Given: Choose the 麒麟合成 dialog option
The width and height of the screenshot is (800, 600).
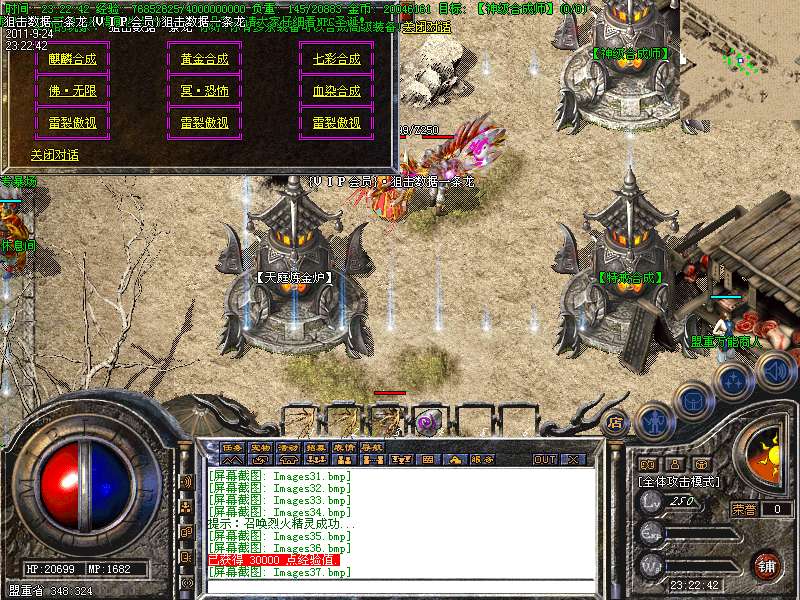Looking at the screenshot, I should point(73,59).
